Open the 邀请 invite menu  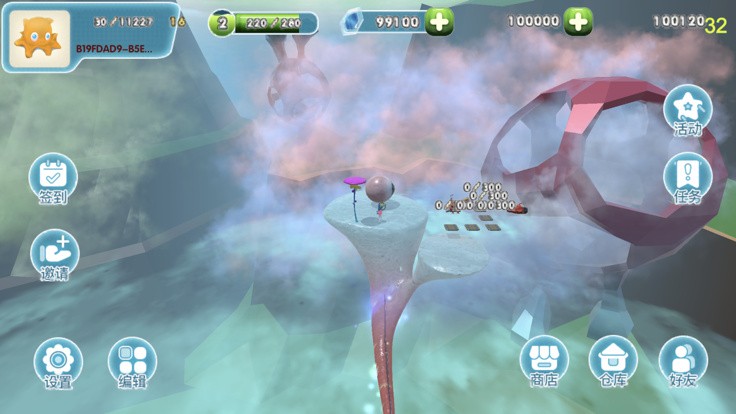[x=54, y=254]
